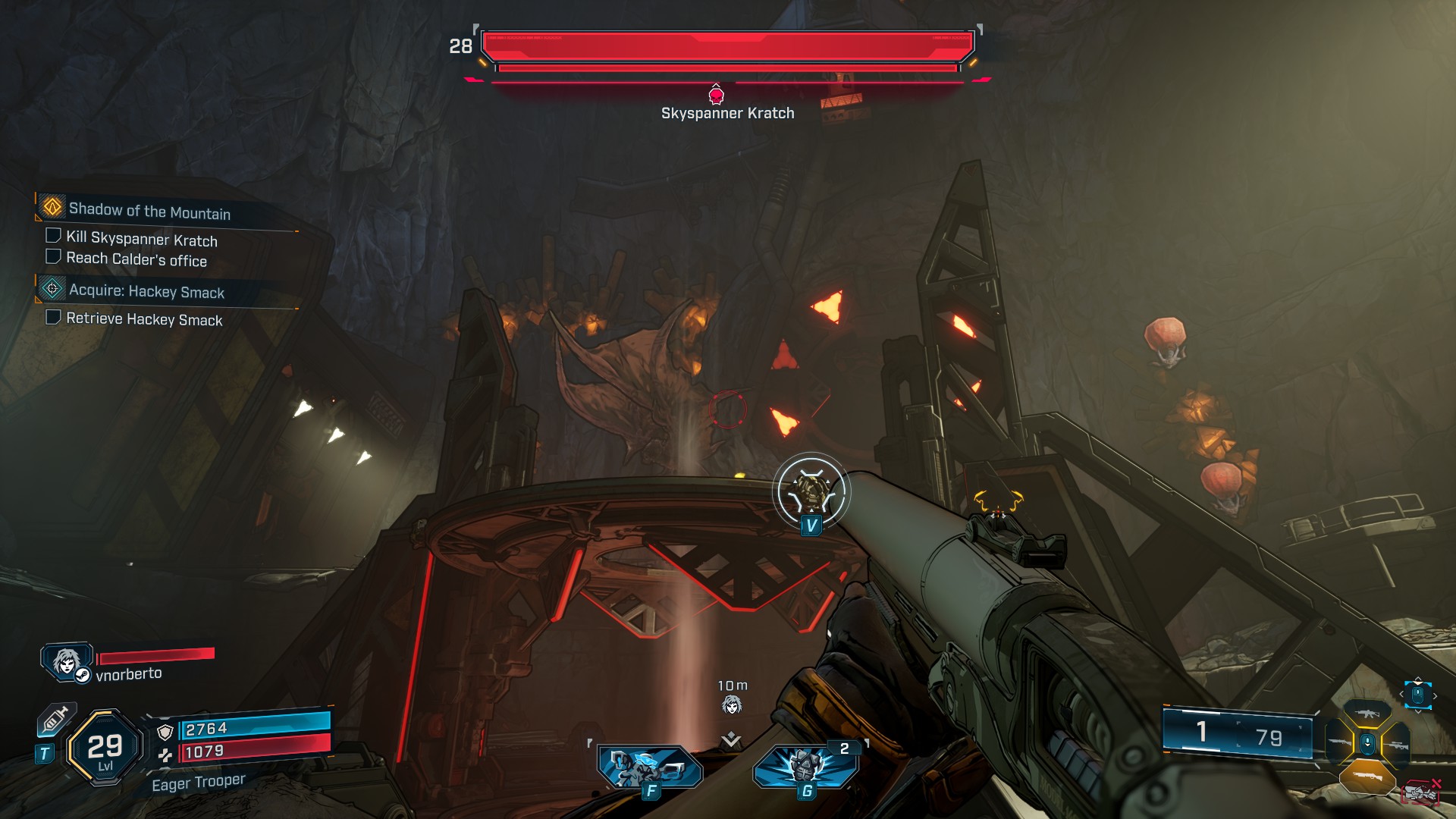1456x819 pixels.
Task: Click teammate vnorberto's portrait
Action: [67, 661]
